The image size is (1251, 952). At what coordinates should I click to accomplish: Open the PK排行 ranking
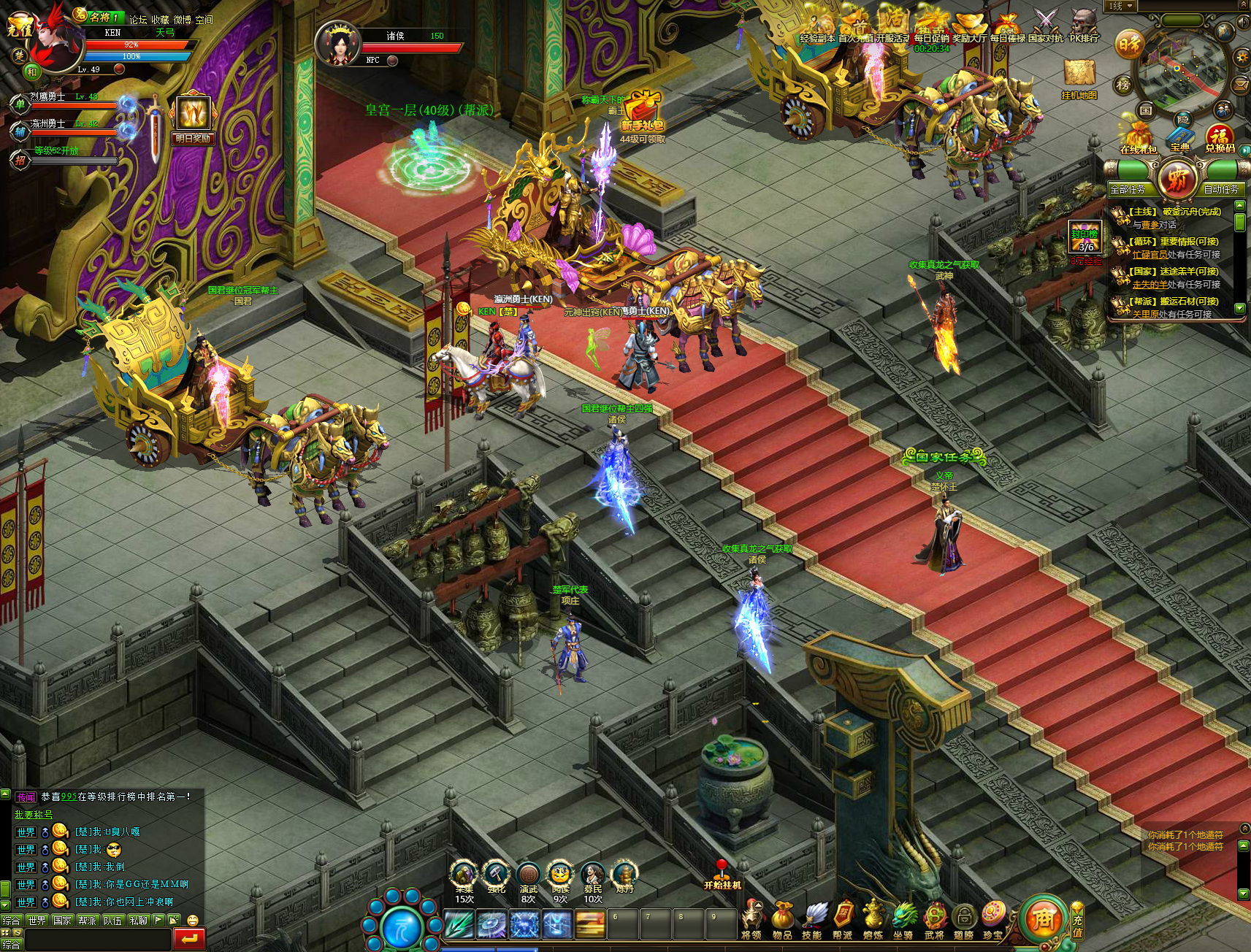point(1084,26)
